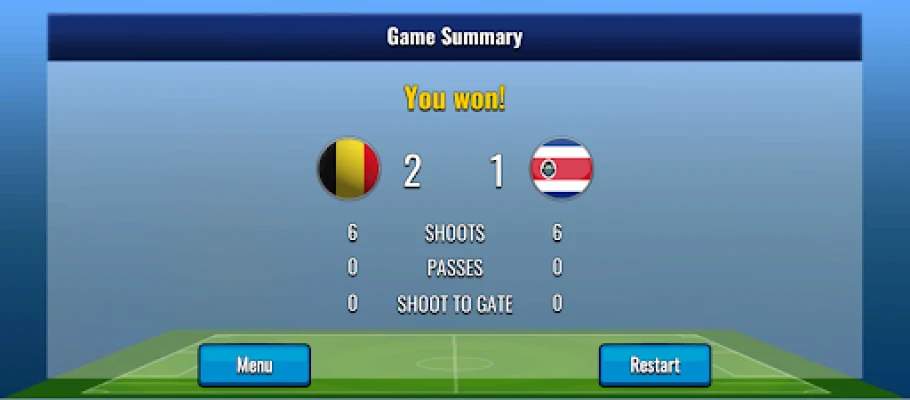Restart the match
This screenshot has width=910, height=400.
[x=655, y=365]
